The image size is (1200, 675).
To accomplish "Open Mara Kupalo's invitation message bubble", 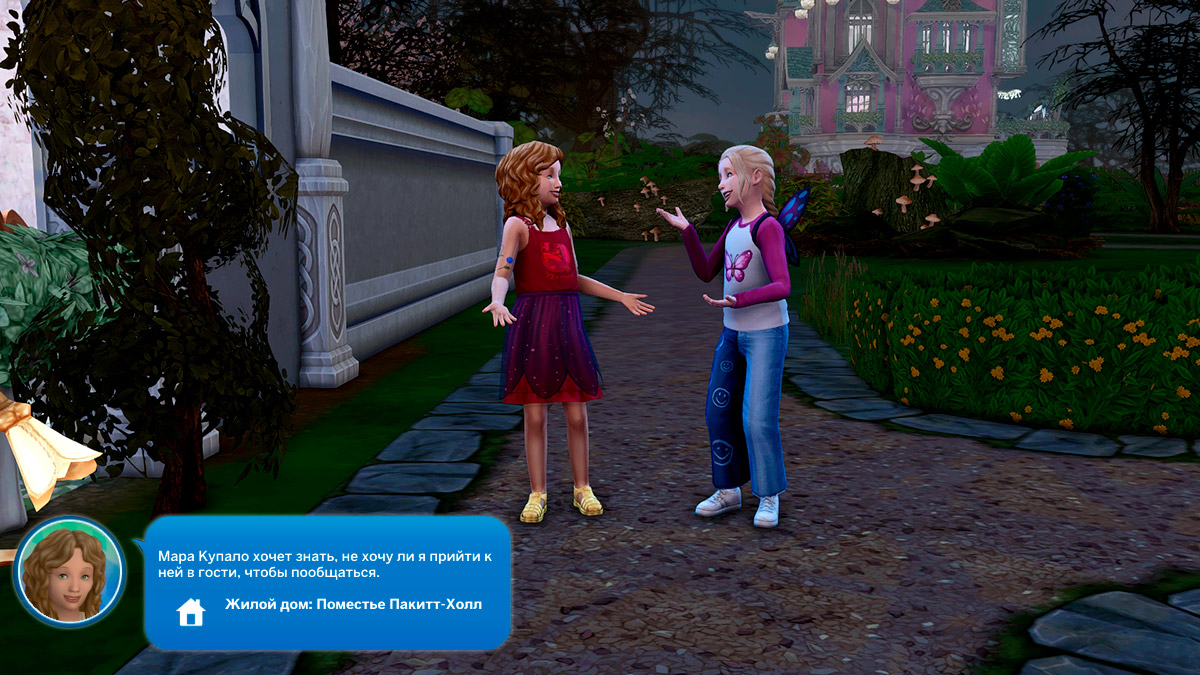I will (325, 564).
